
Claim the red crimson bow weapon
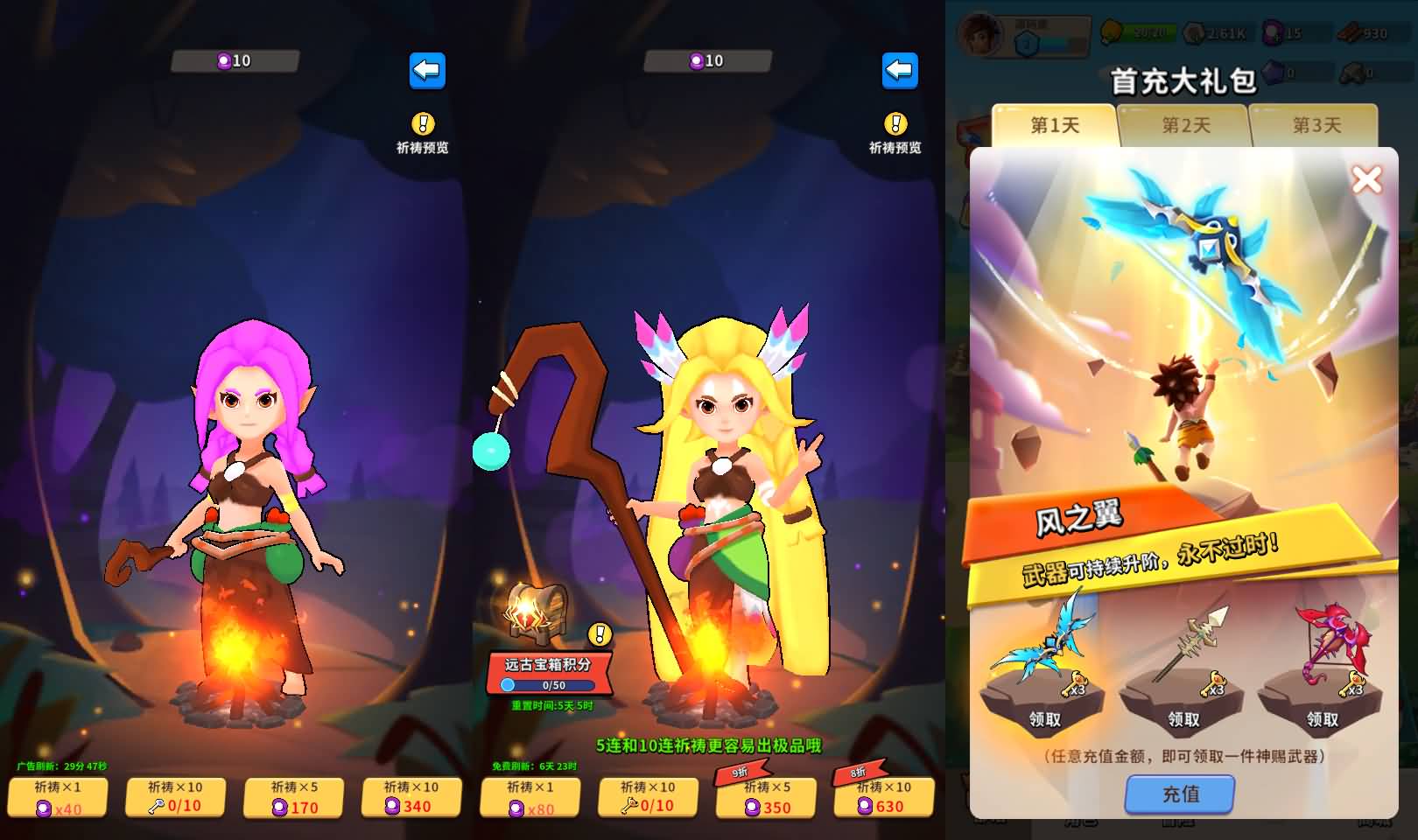tap(1322, 718)
